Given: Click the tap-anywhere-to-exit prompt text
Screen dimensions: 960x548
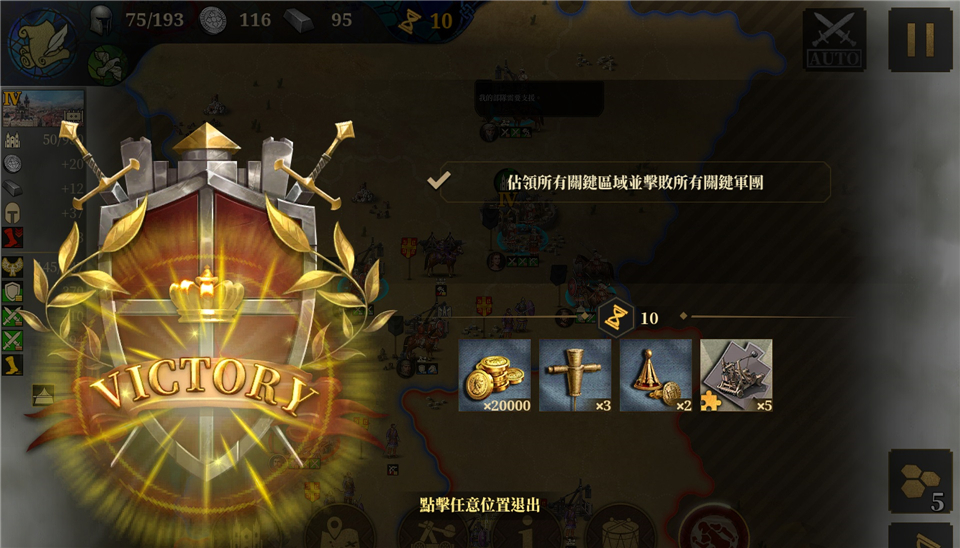Looking at the screenshot, I should (x=480, y=505).
